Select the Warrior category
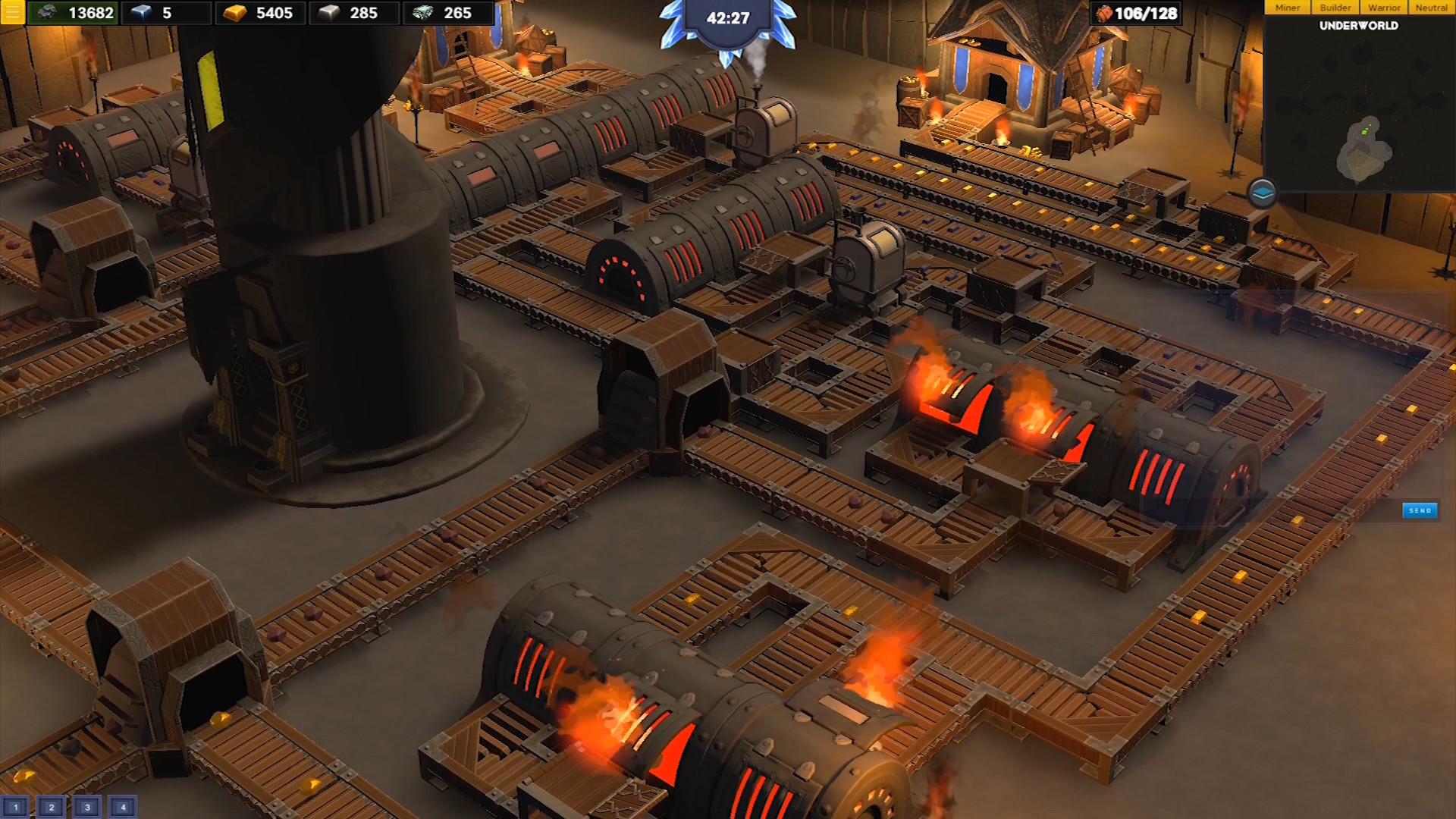 tap(1383, 8)
